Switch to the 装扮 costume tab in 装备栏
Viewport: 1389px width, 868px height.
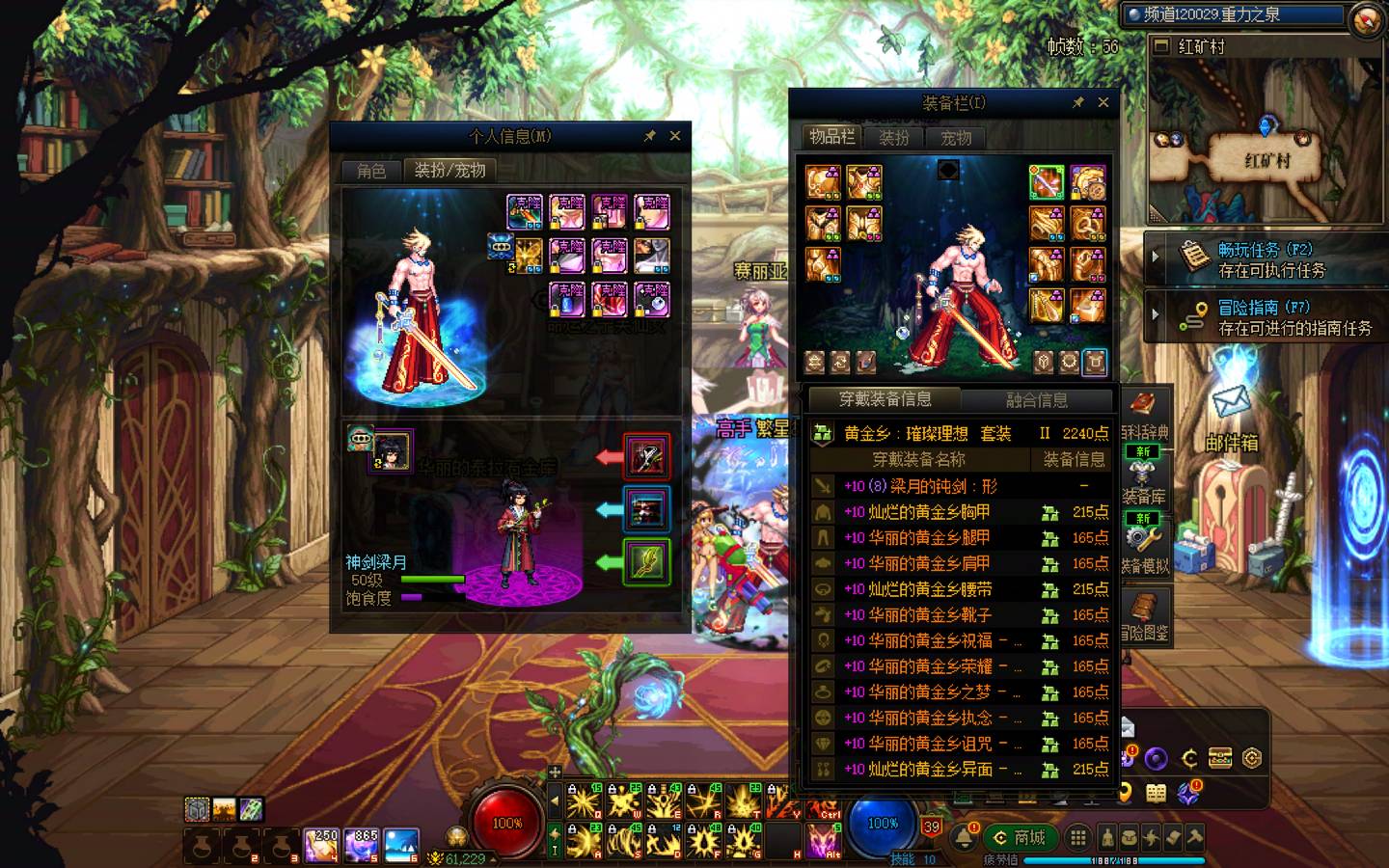click(x=894, y=138)
